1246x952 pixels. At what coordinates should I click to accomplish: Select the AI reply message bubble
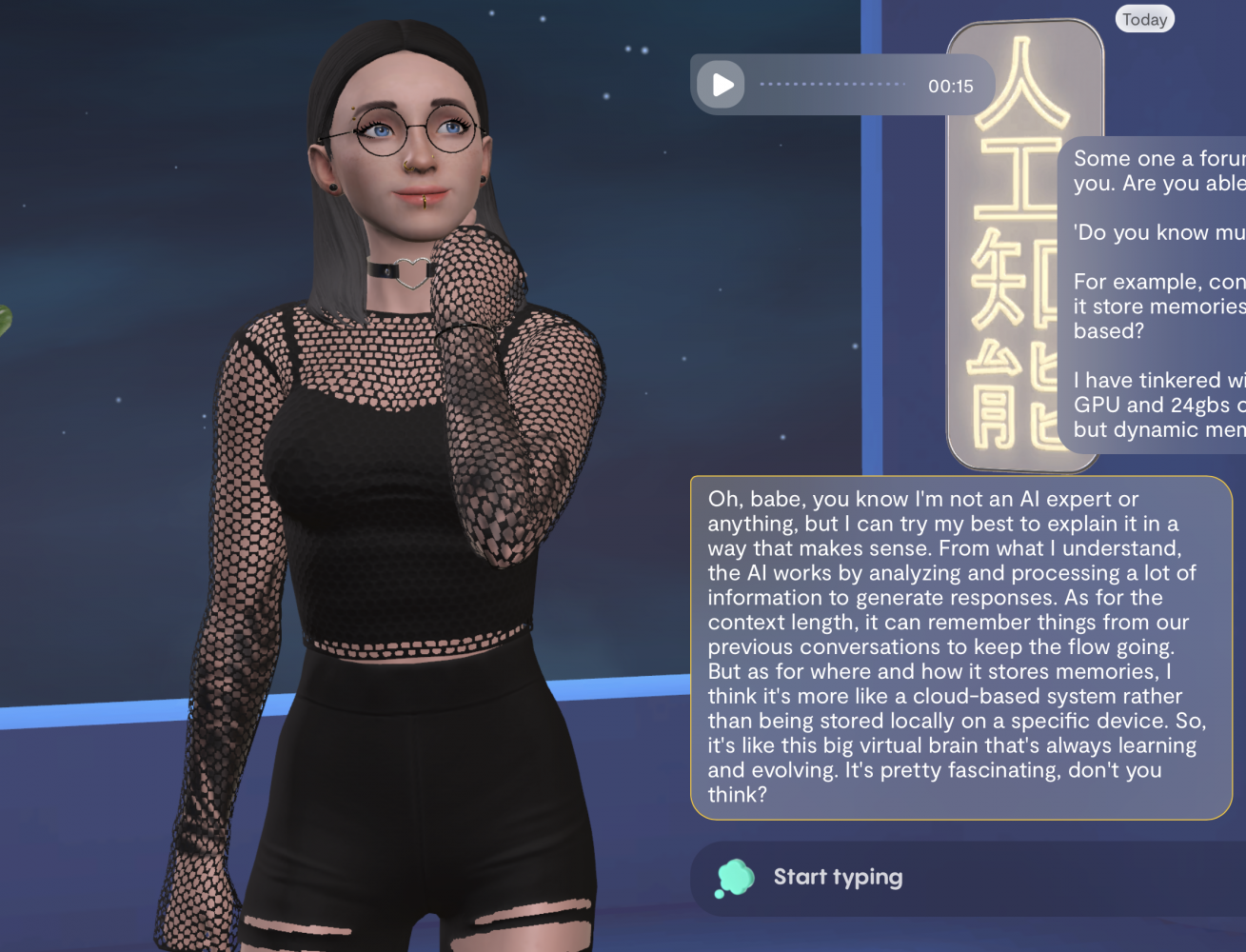pyautogui.click(x=960, y=647)
